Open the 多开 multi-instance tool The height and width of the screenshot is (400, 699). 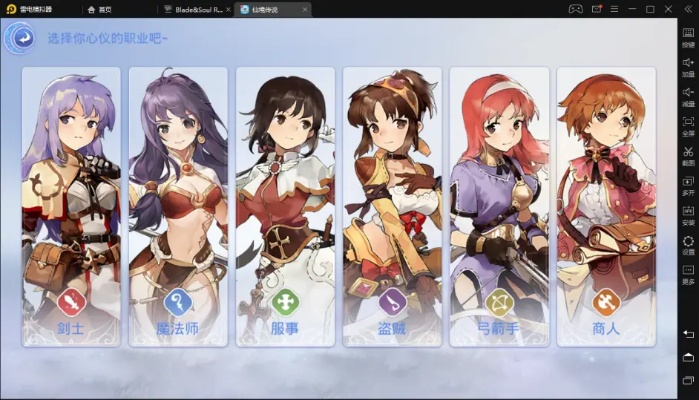click(688, 184)
